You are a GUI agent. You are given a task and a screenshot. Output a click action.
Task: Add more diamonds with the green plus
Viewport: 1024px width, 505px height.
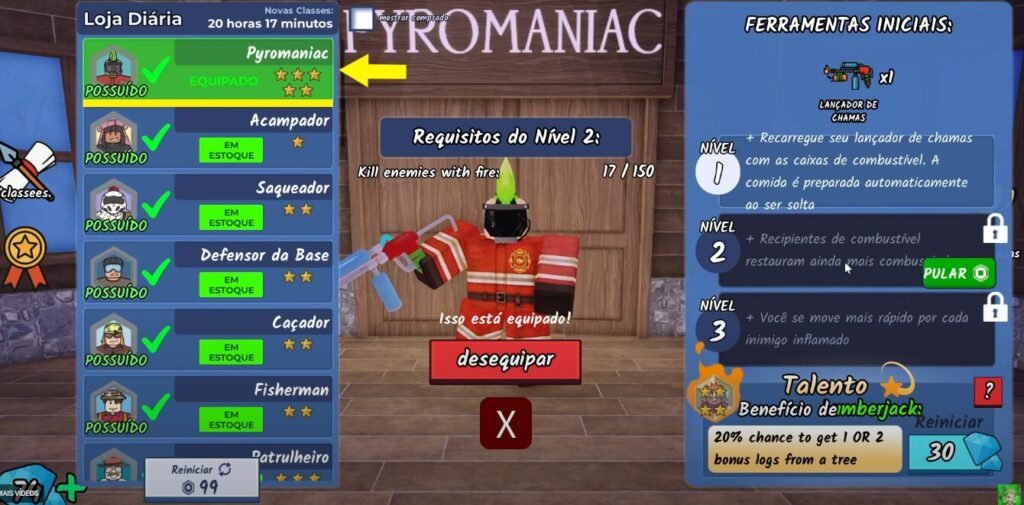71,489
